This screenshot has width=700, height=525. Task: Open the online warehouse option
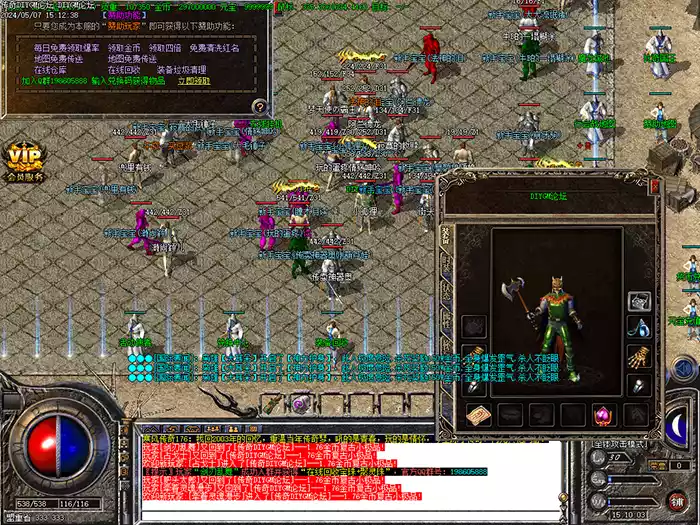point(50,71)
